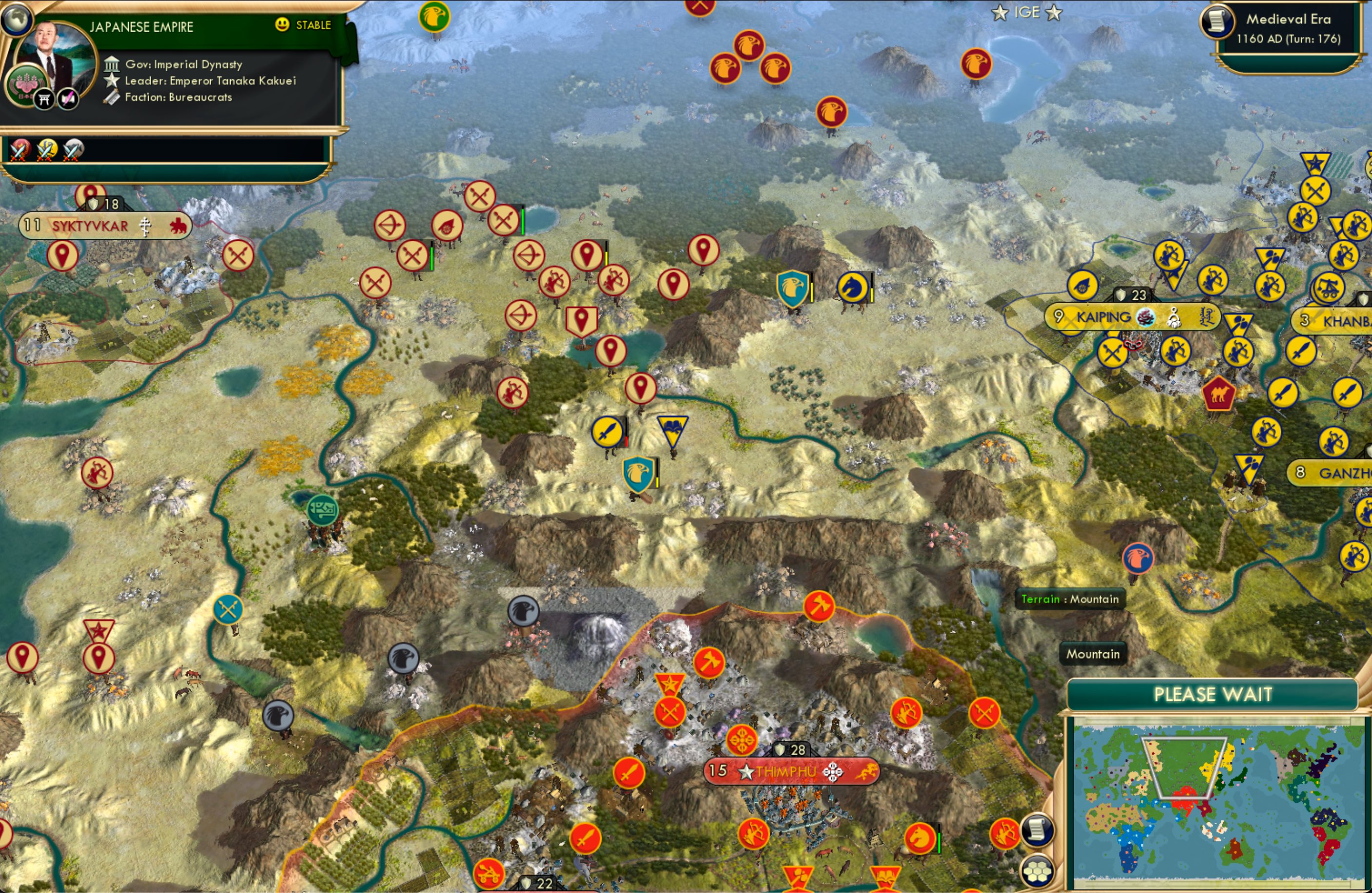The height and width of the screenshot is (893, 1372).
Task: Click the STABLE happiness smiley indicator
Action: 283,25
